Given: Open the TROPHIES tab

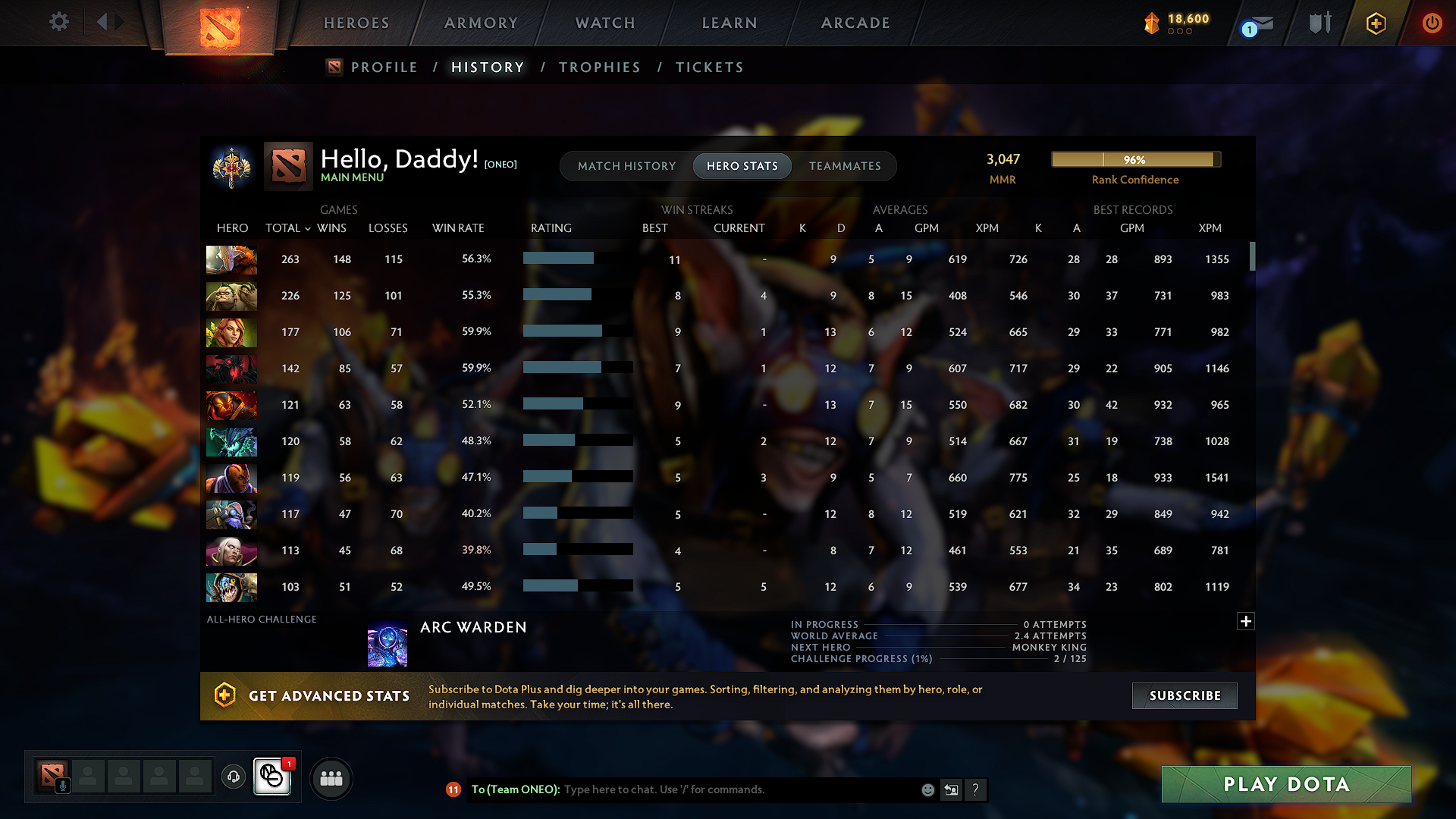Looking at the screenshot, I should click(599, 67).
